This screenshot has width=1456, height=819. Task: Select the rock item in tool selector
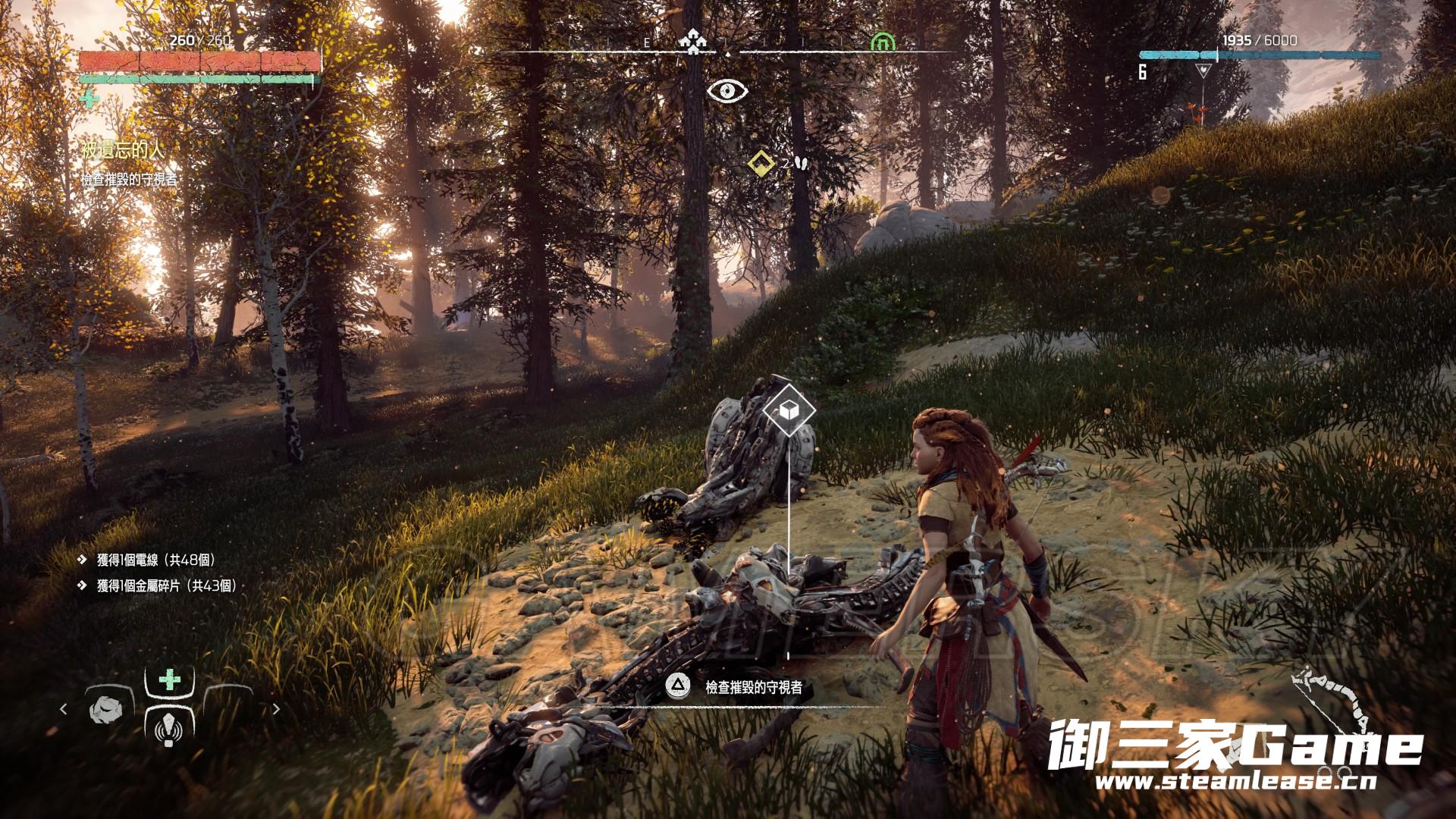click(105, 709)
